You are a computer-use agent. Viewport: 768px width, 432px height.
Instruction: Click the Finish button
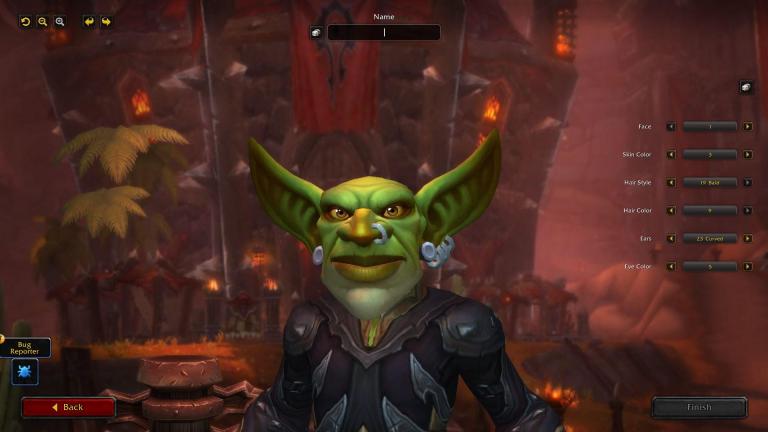[x=699, y=407]
